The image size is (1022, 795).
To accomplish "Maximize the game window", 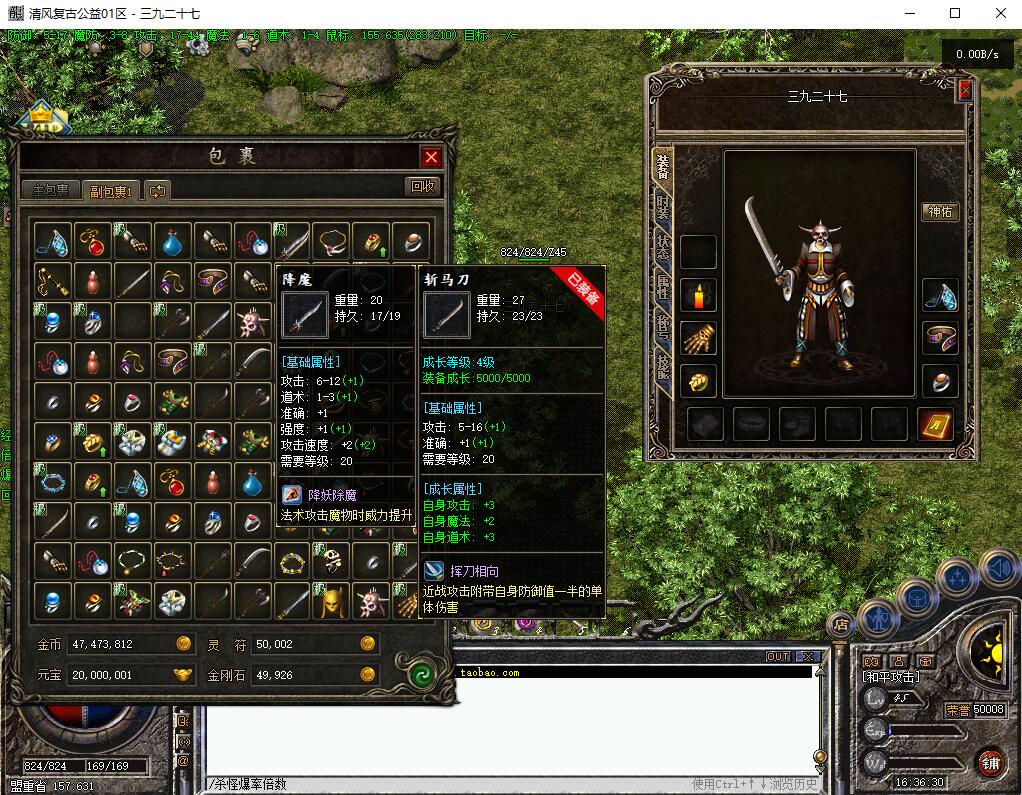I will pos(955,13).
